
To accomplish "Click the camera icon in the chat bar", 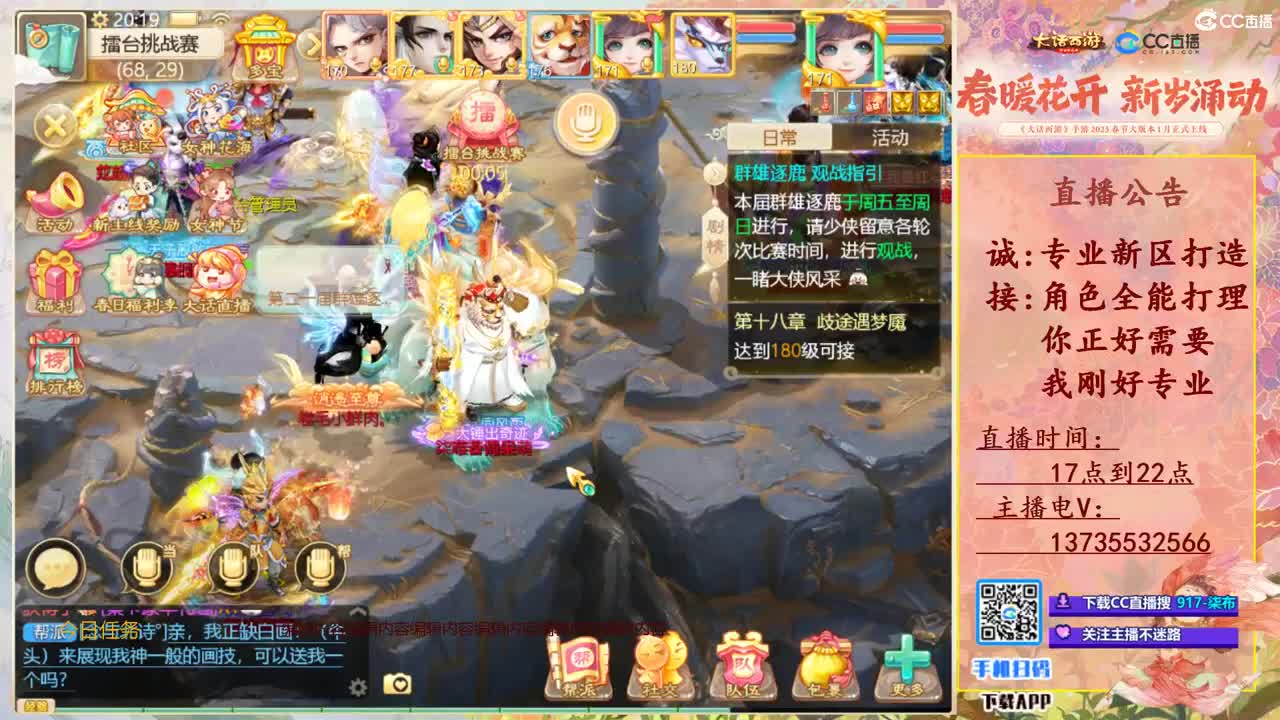I will pyautogui.click(x=396, y=682).
